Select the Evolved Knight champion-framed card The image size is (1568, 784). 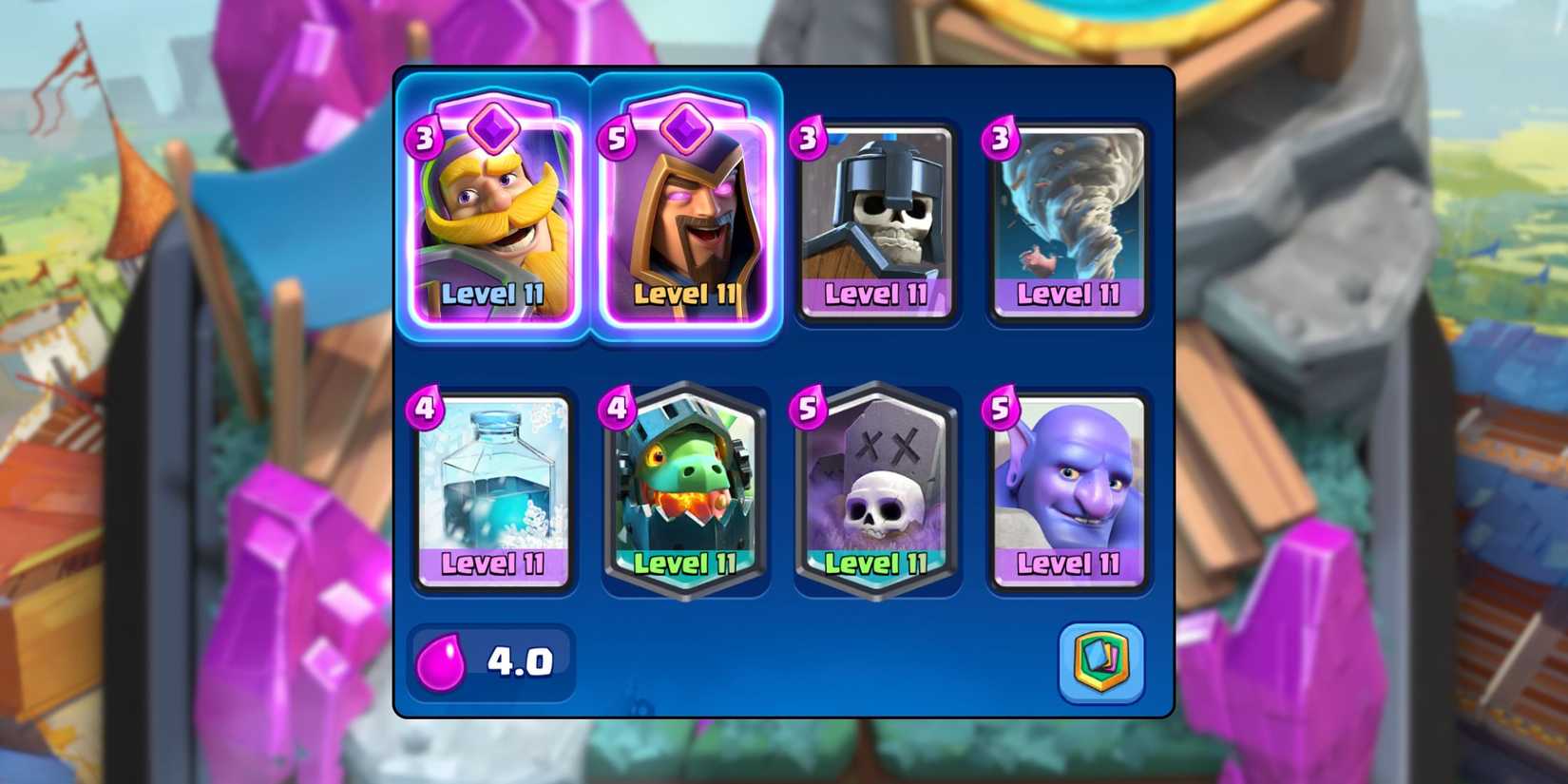point(493,219)
